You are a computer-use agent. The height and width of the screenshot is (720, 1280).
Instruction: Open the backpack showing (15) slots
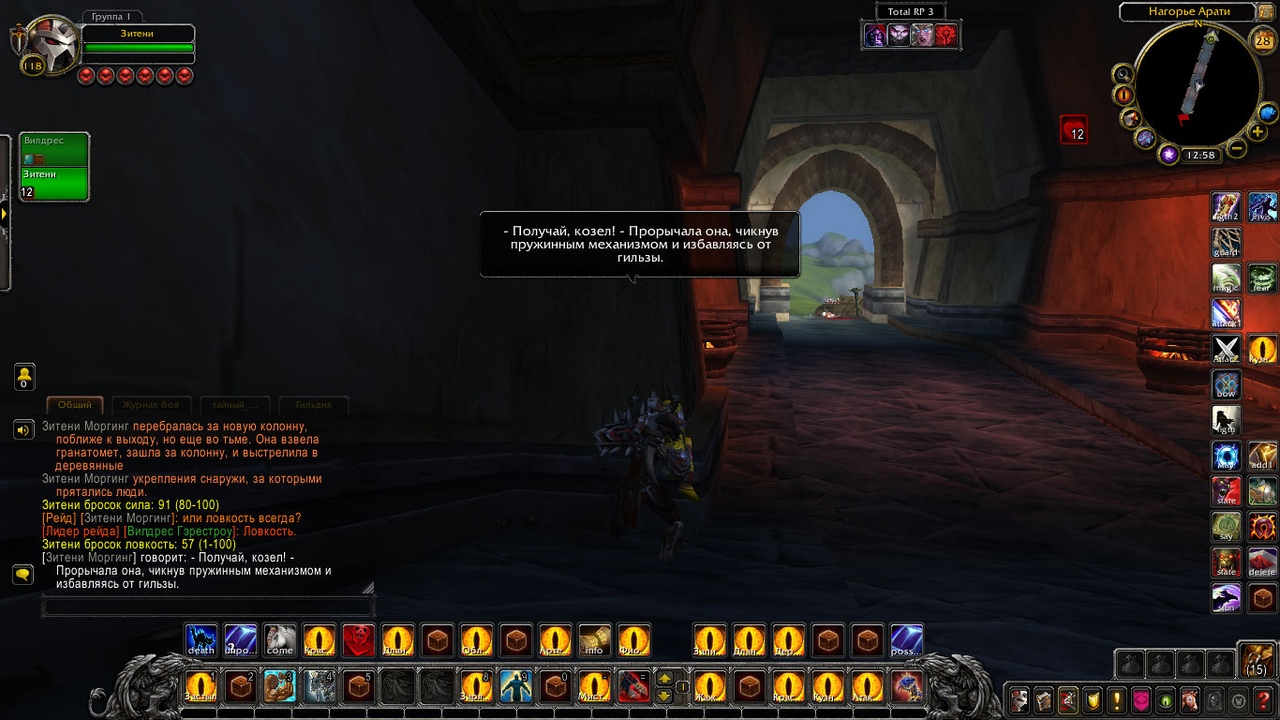pyautogui.click(x=1256, y=660)
